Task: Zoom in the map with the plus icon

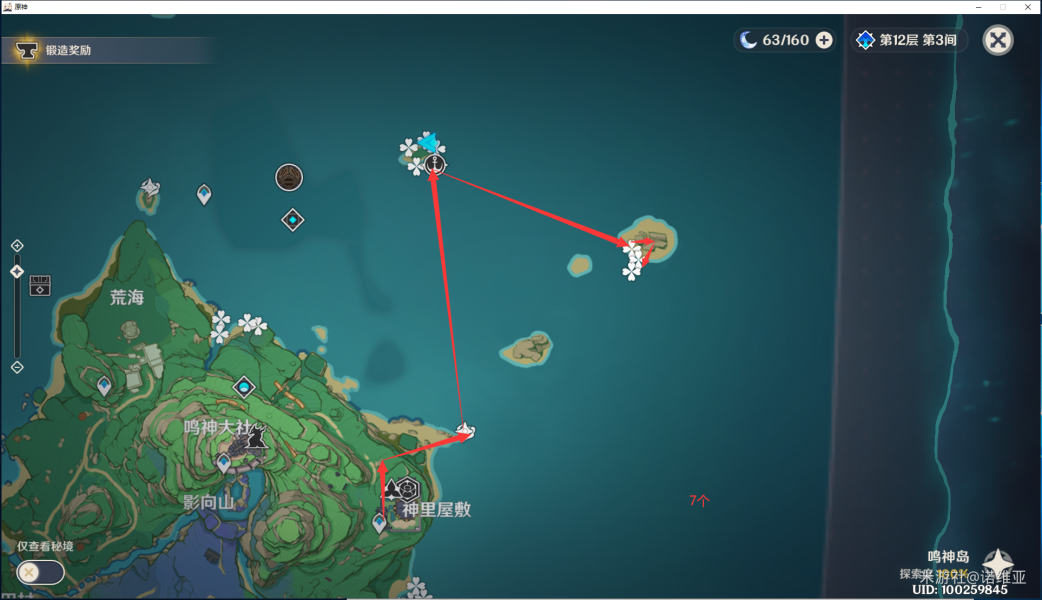Action: pos(17,246)
